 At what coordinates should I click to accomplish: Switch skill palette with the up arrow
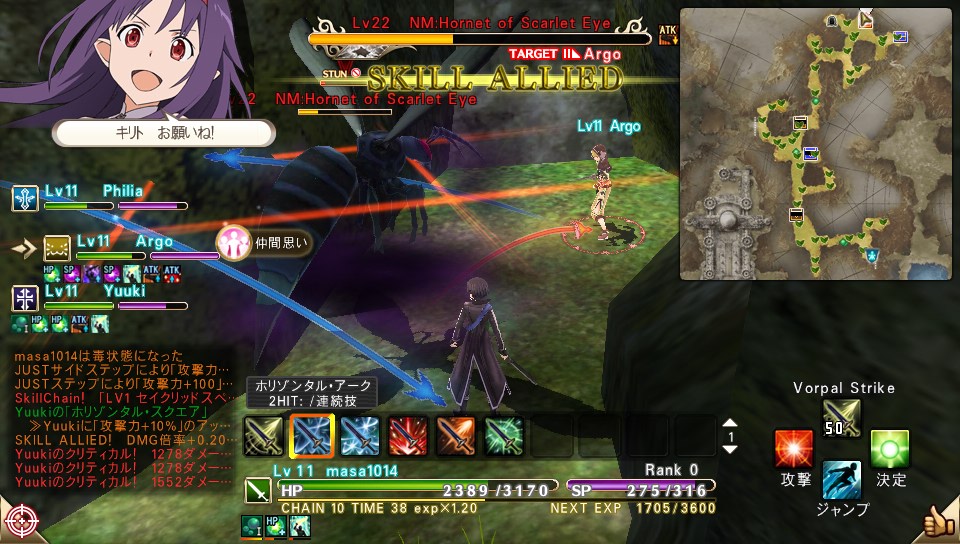[x=730, y=424]
